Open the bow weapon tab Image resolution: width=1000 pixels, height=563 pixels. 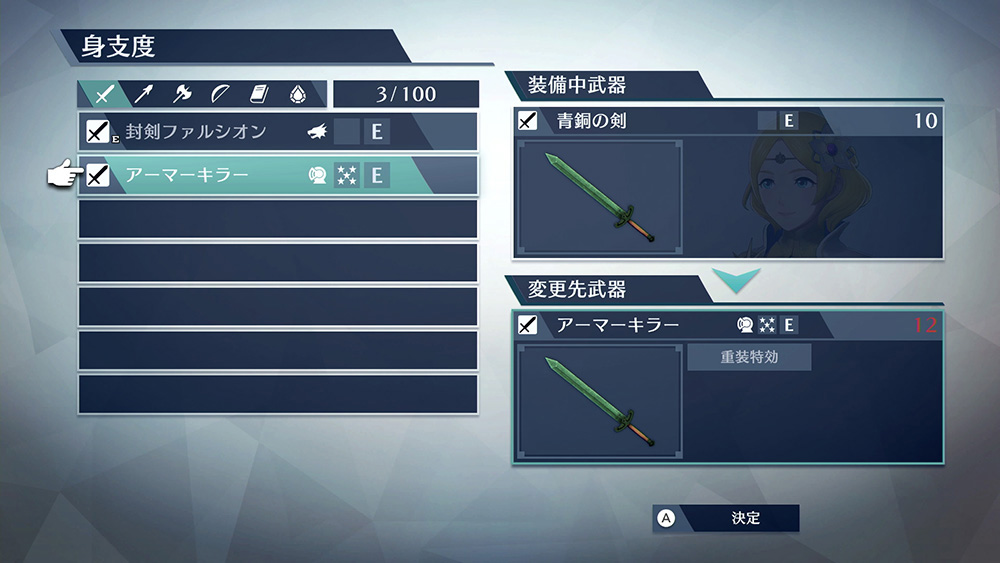[220, 94]
